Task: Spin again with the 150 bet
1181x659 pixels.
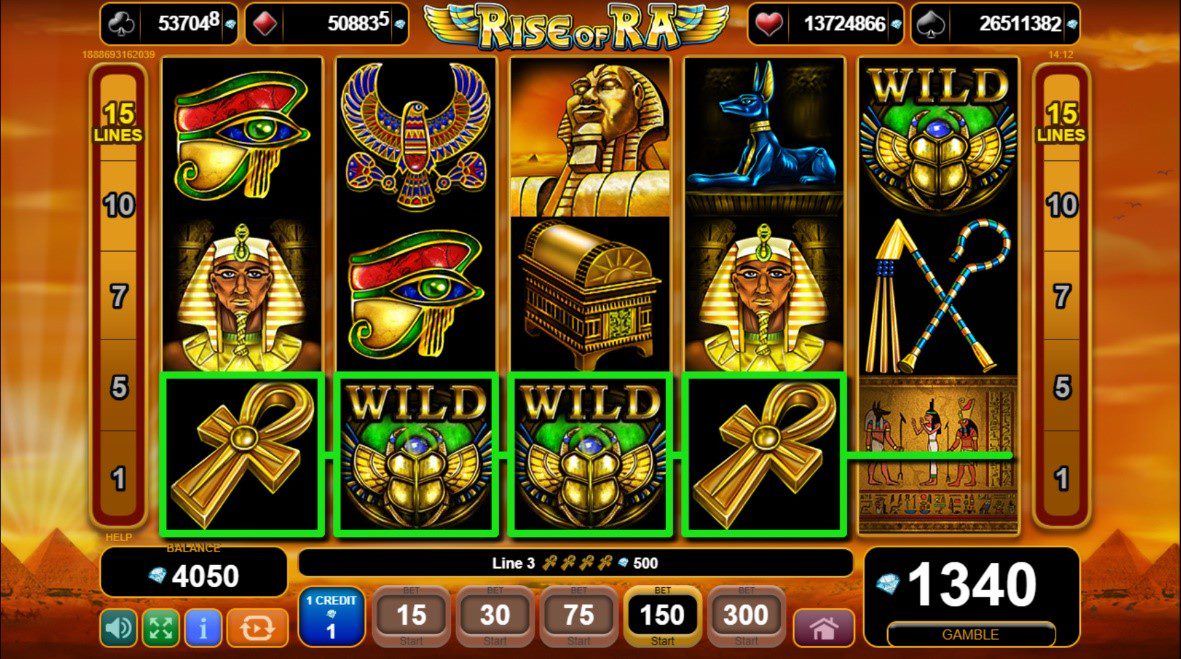Action: pos(662,617)
